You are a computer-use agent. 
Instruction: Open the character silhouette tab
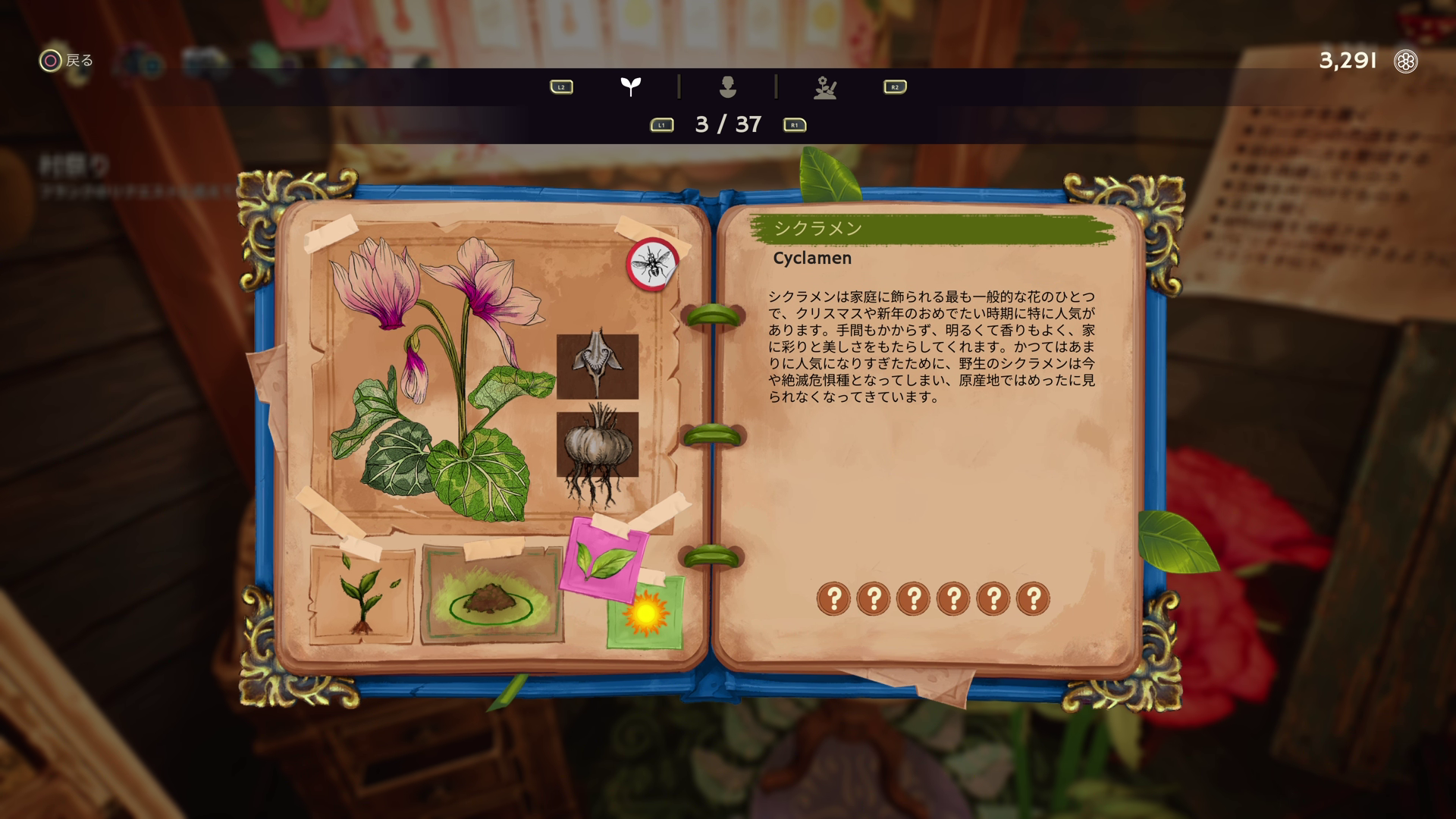point(727,86)
